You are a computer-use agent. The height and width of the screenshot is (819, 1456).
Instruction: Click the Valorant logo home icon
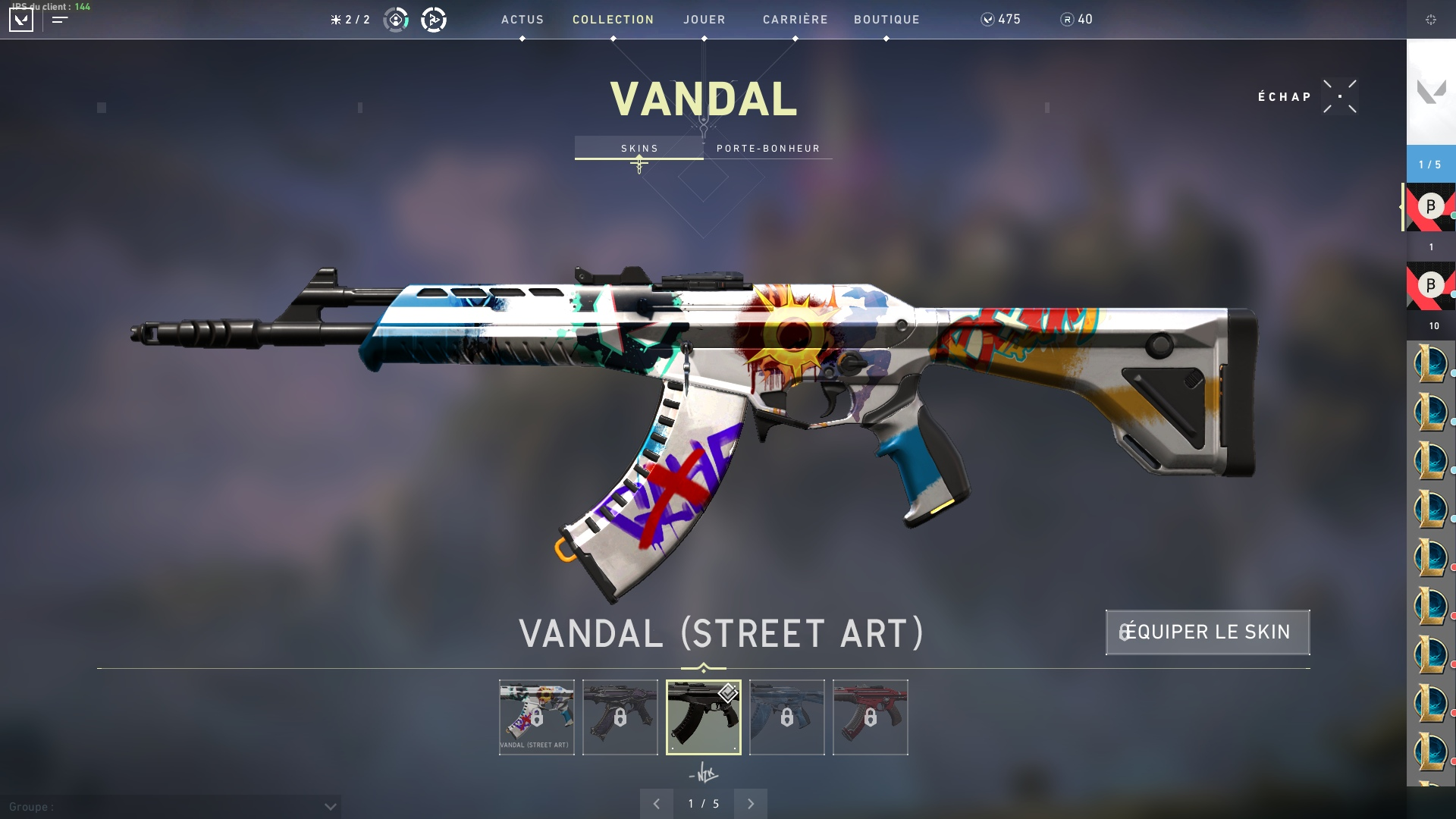(21, 20)
